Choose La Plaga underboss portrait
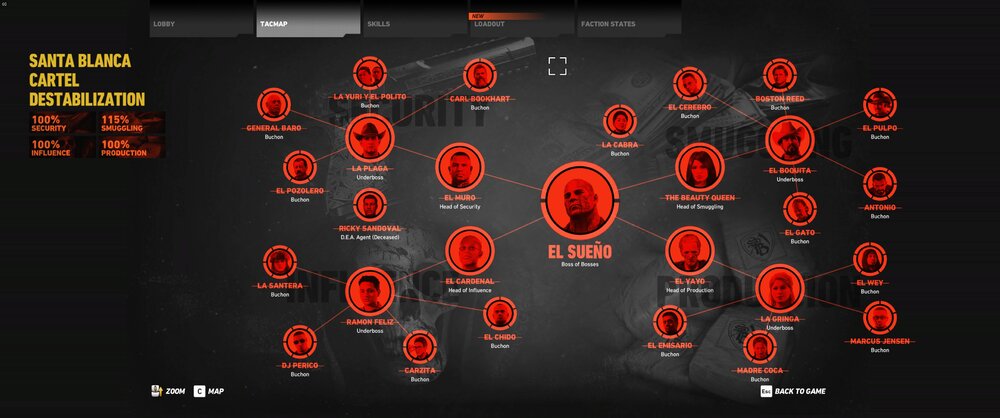This screenshot has width=1000, height=418. [x=370, y=139]
